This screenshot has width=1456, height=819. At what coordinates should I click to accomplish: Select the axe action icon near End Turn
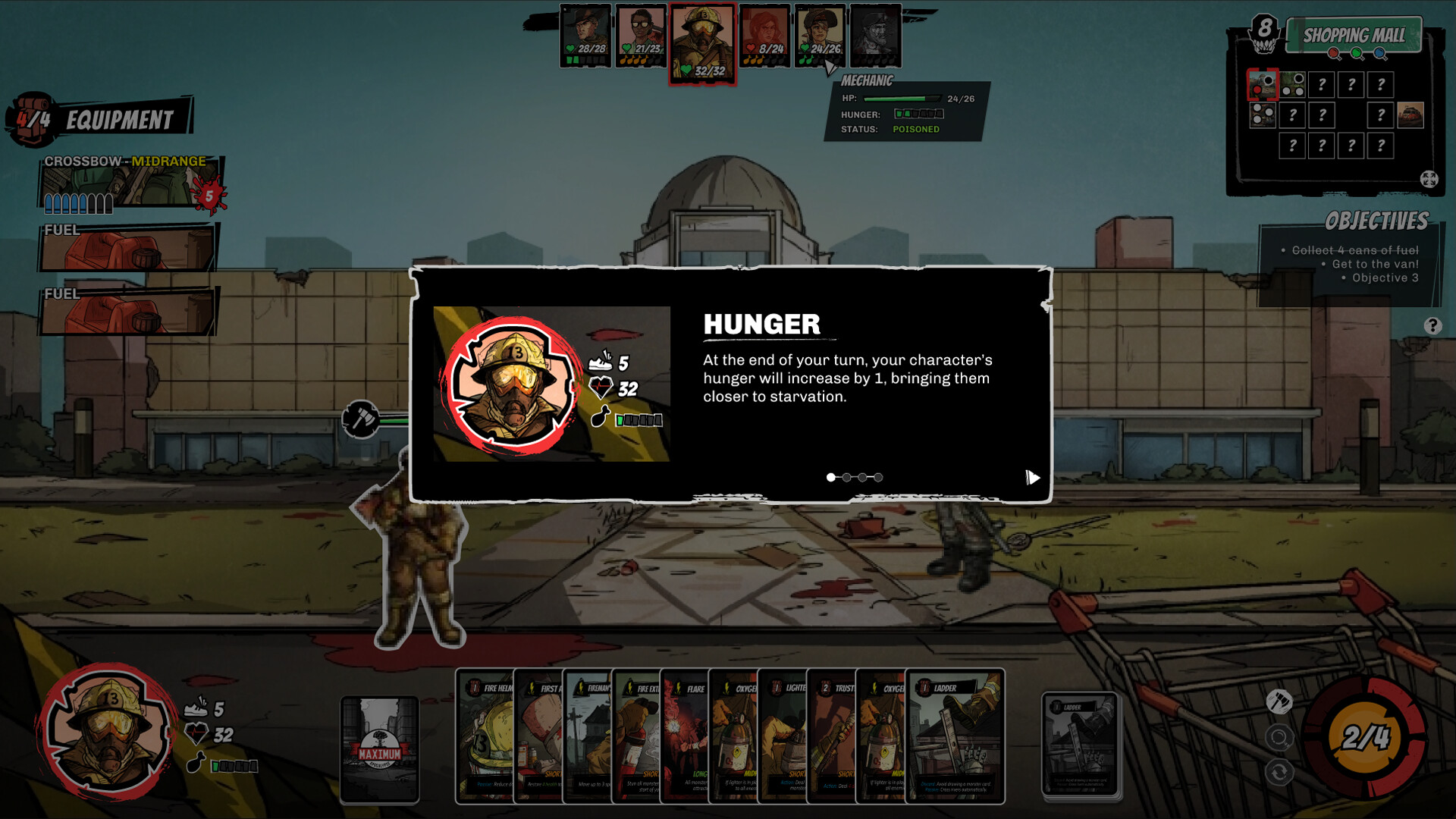[x=1279, y=701]
